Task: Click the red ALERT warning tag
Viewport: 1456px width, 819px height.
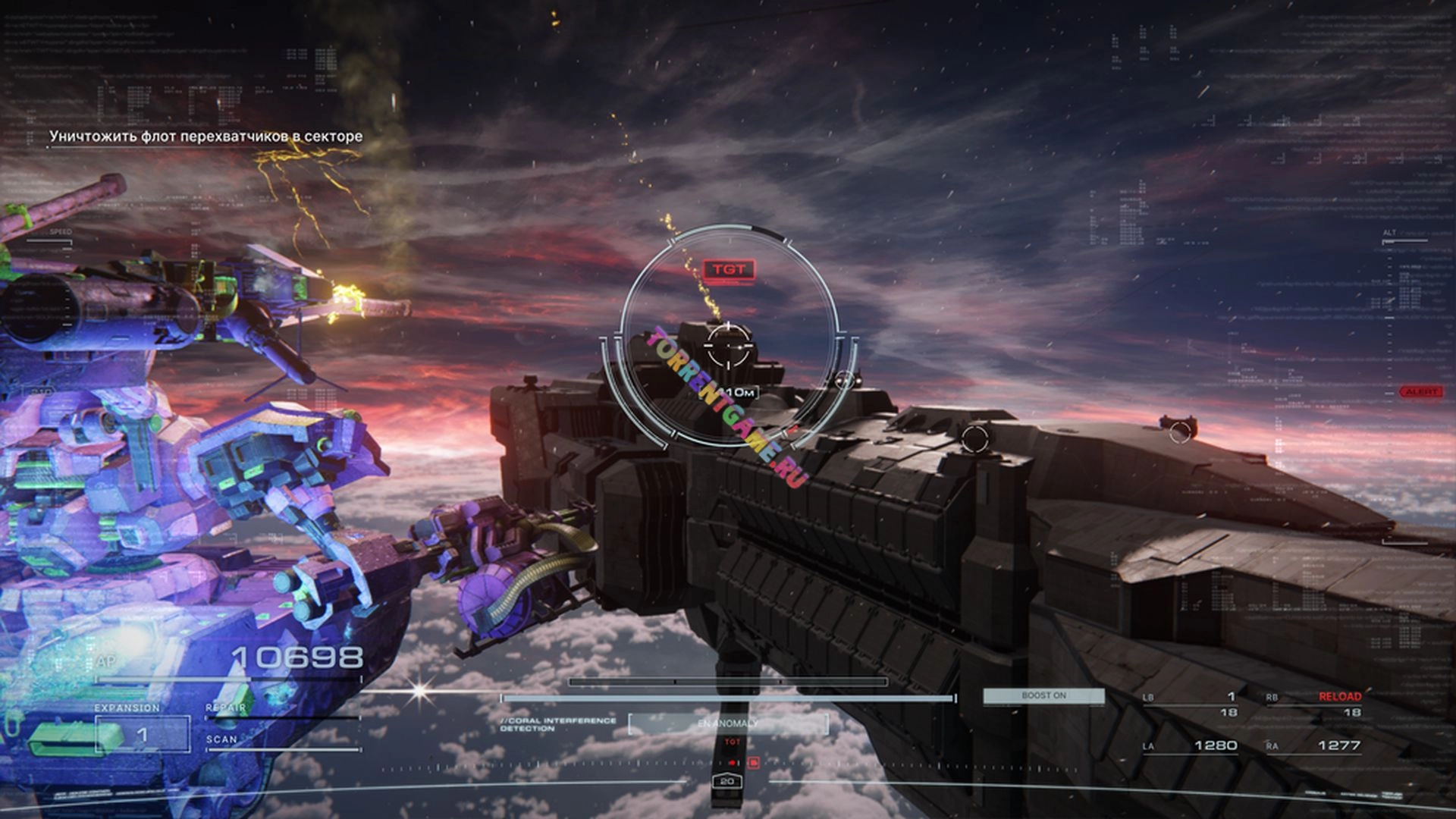Action: [x=1421, y=392]
